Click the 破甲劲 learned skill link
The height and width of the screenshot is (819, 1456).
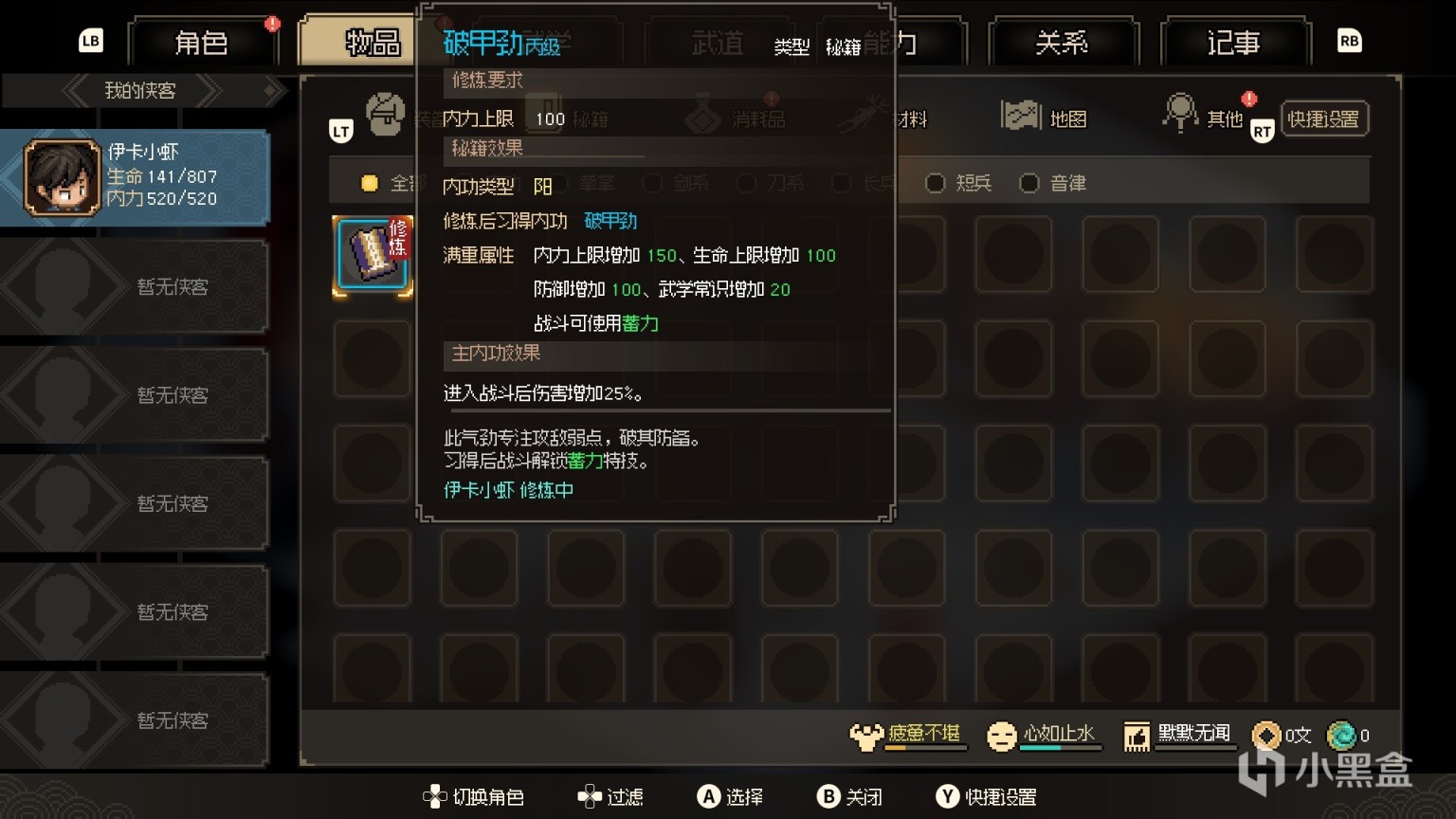point(611,222)
